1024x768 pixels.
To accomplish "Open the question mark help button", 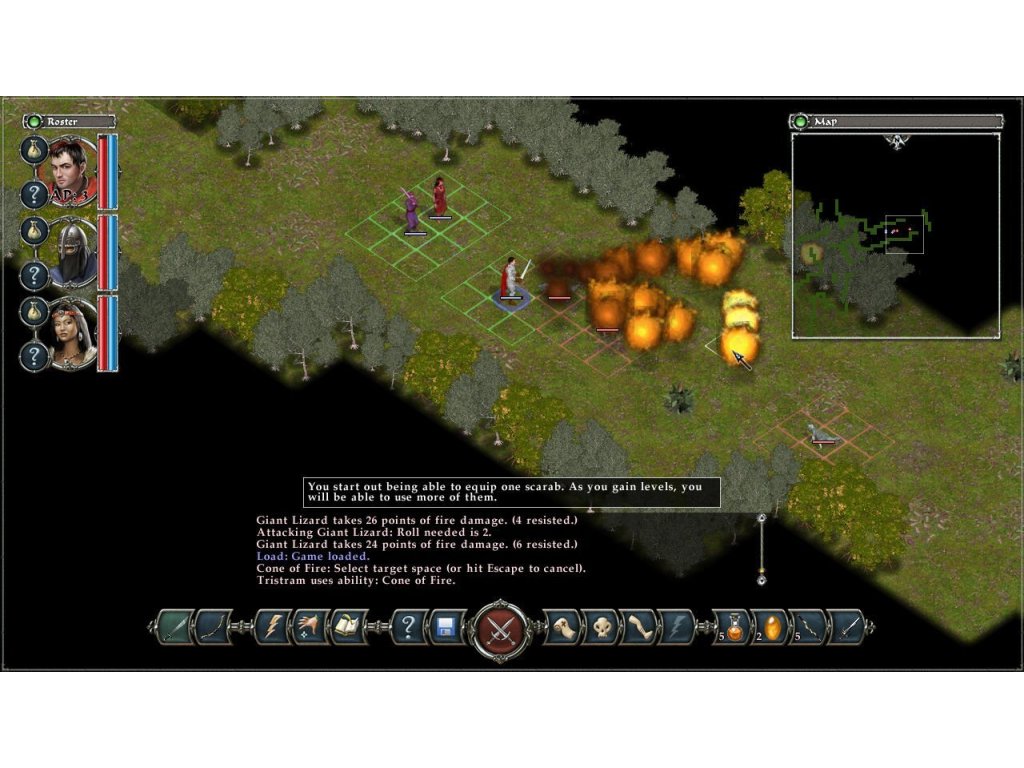I will pyautogui.click(x=408, y=627).
